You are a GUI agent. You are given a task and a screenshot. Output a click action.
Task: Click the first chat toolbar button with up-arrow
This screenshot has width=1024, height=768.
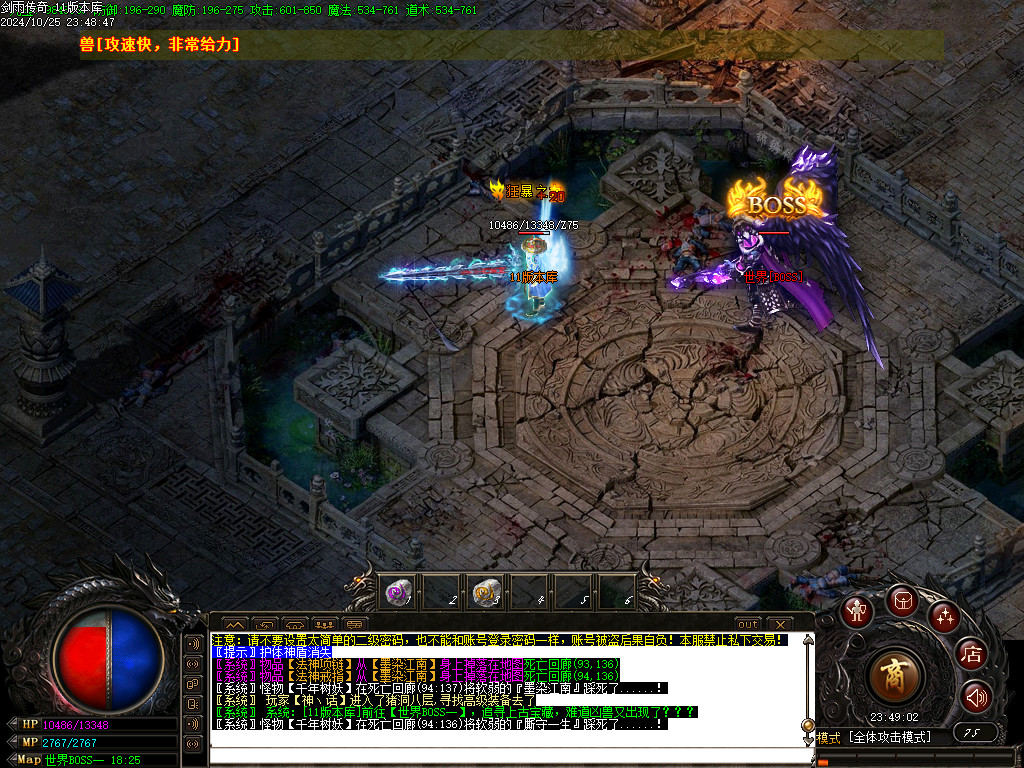click(234, 624)
